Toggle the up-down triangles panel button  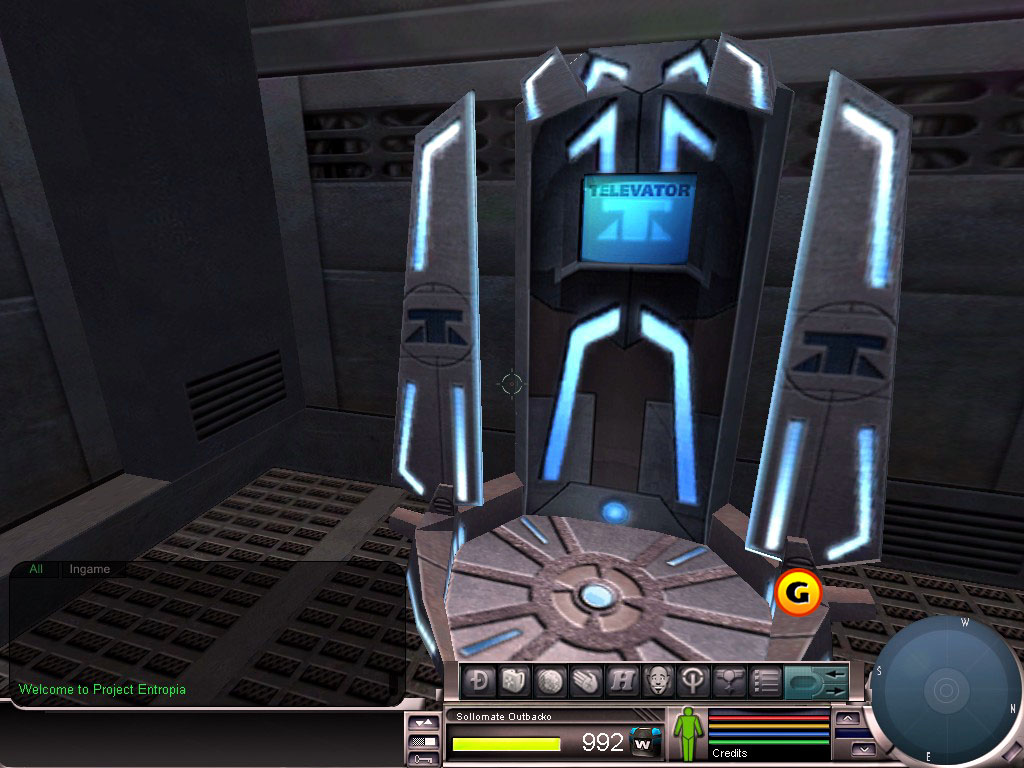click(x=424, y=722)
